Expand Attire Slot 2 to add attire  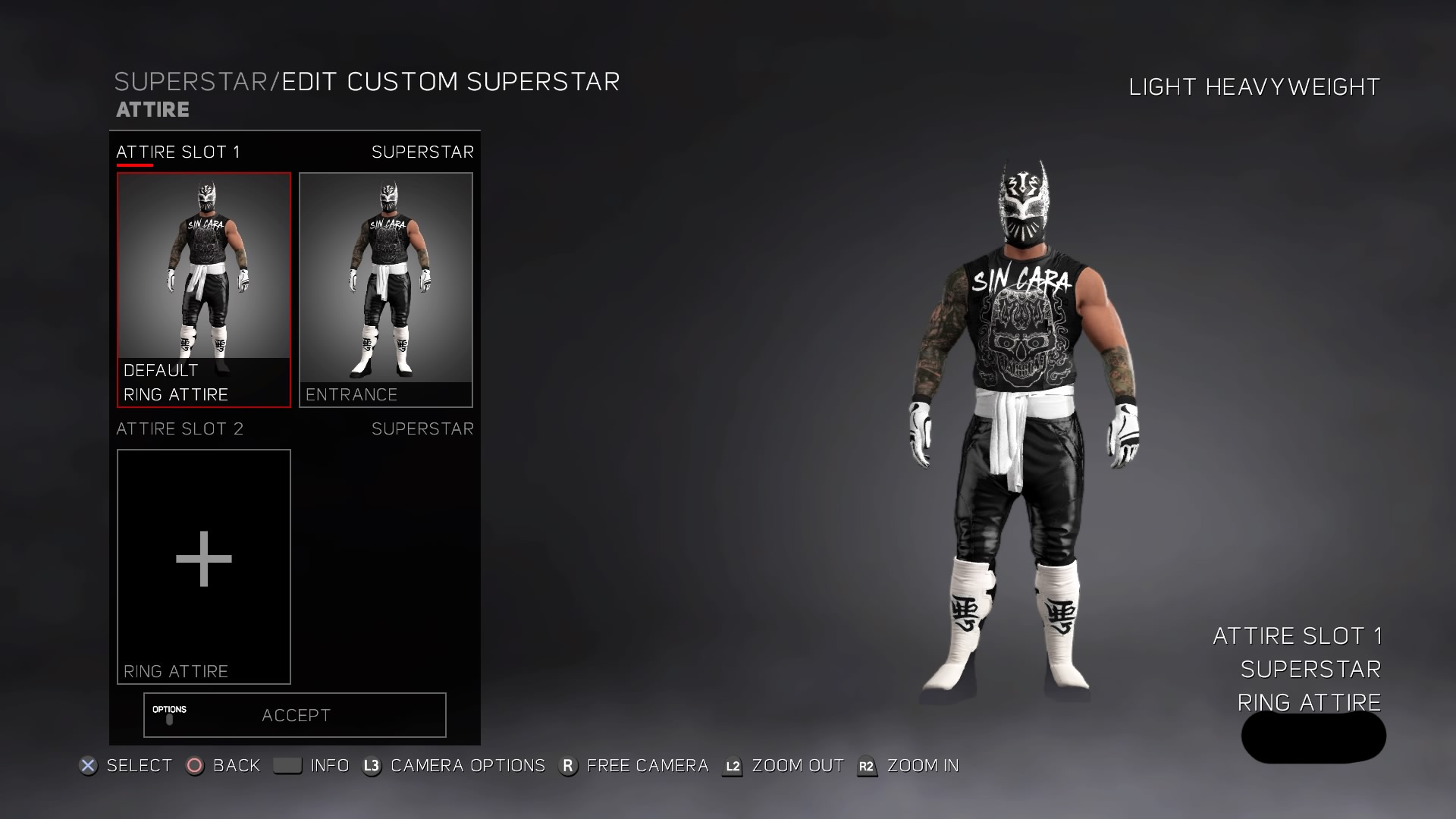203,559
